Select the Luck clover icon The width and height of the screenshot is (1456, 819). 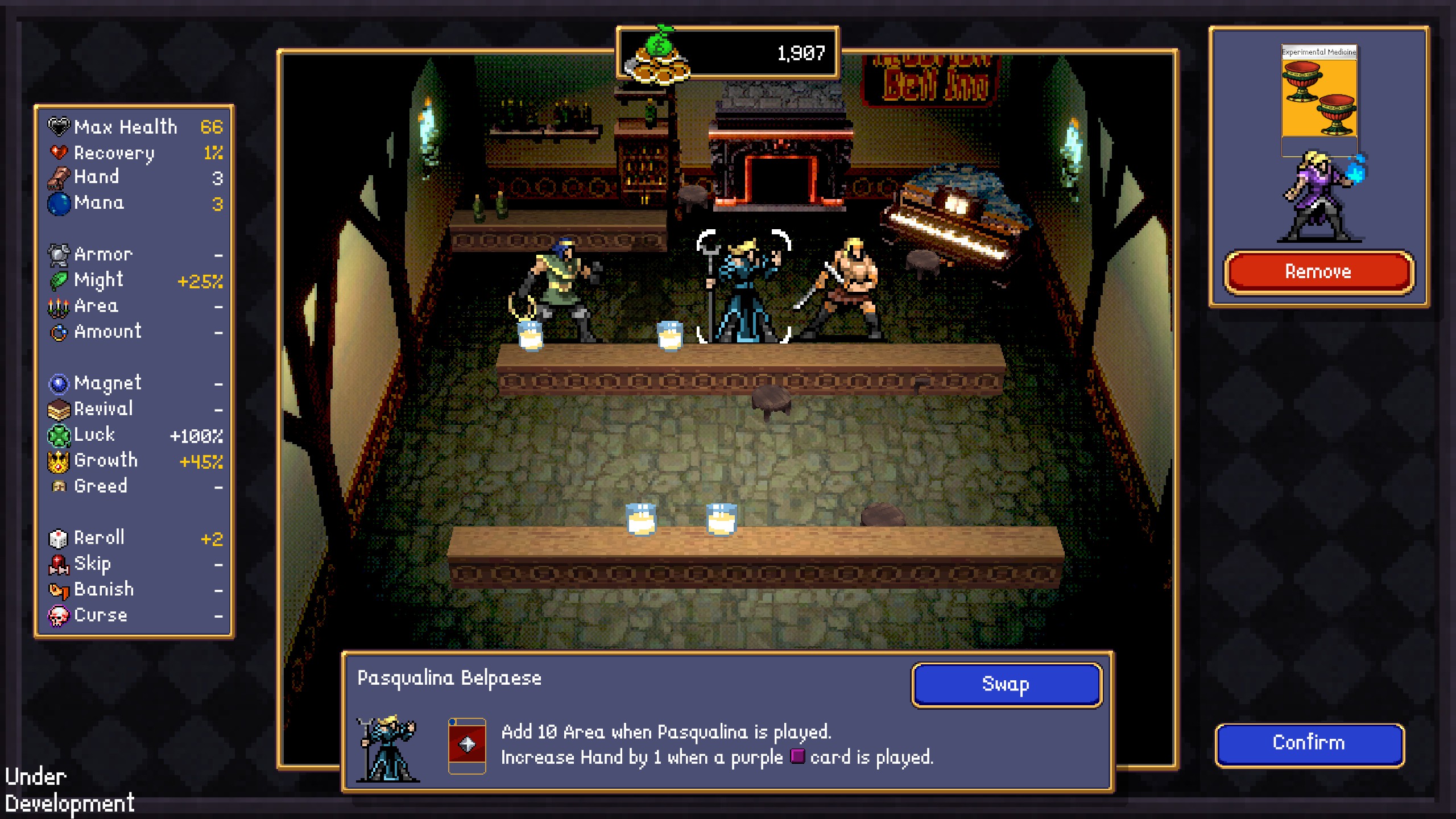59,435
